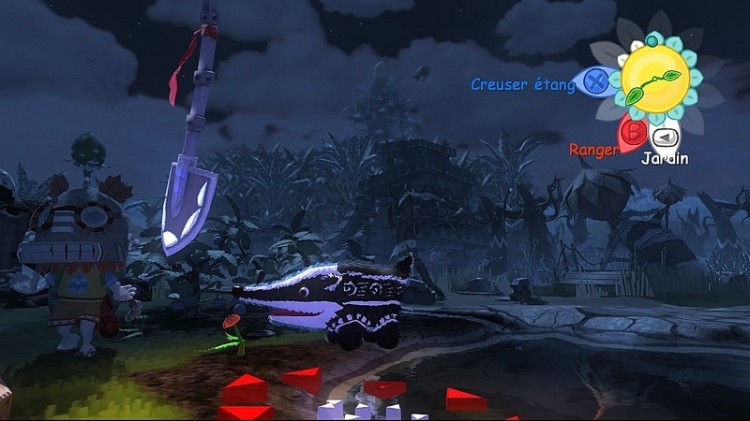This screenshot has height=421, width=750.
Task: Choose the Ranger option
Action: (593, 149)
